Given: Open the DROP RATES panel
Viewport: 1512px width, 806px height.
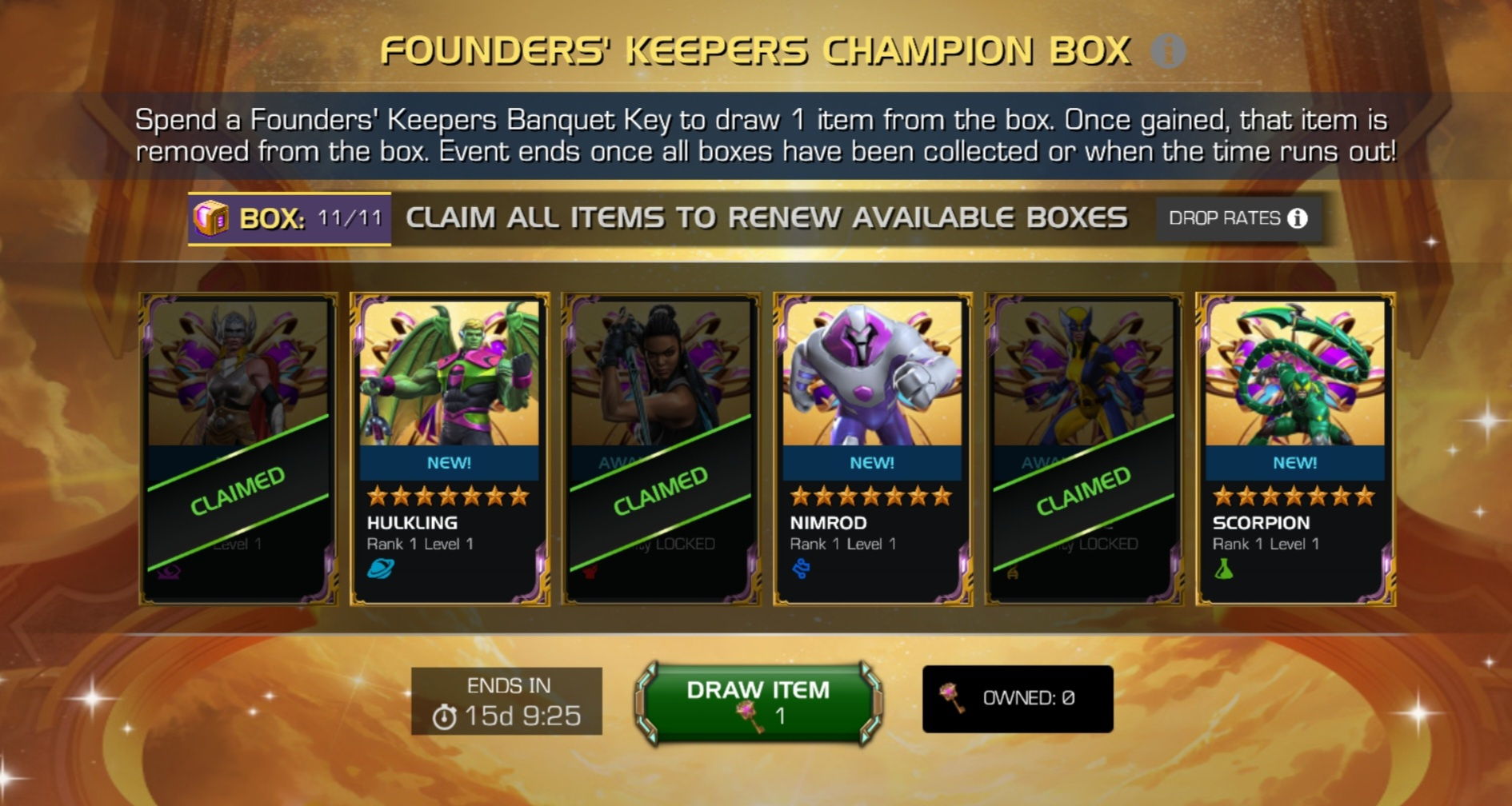Looking at the screenshot, I should coord(1236,217).
